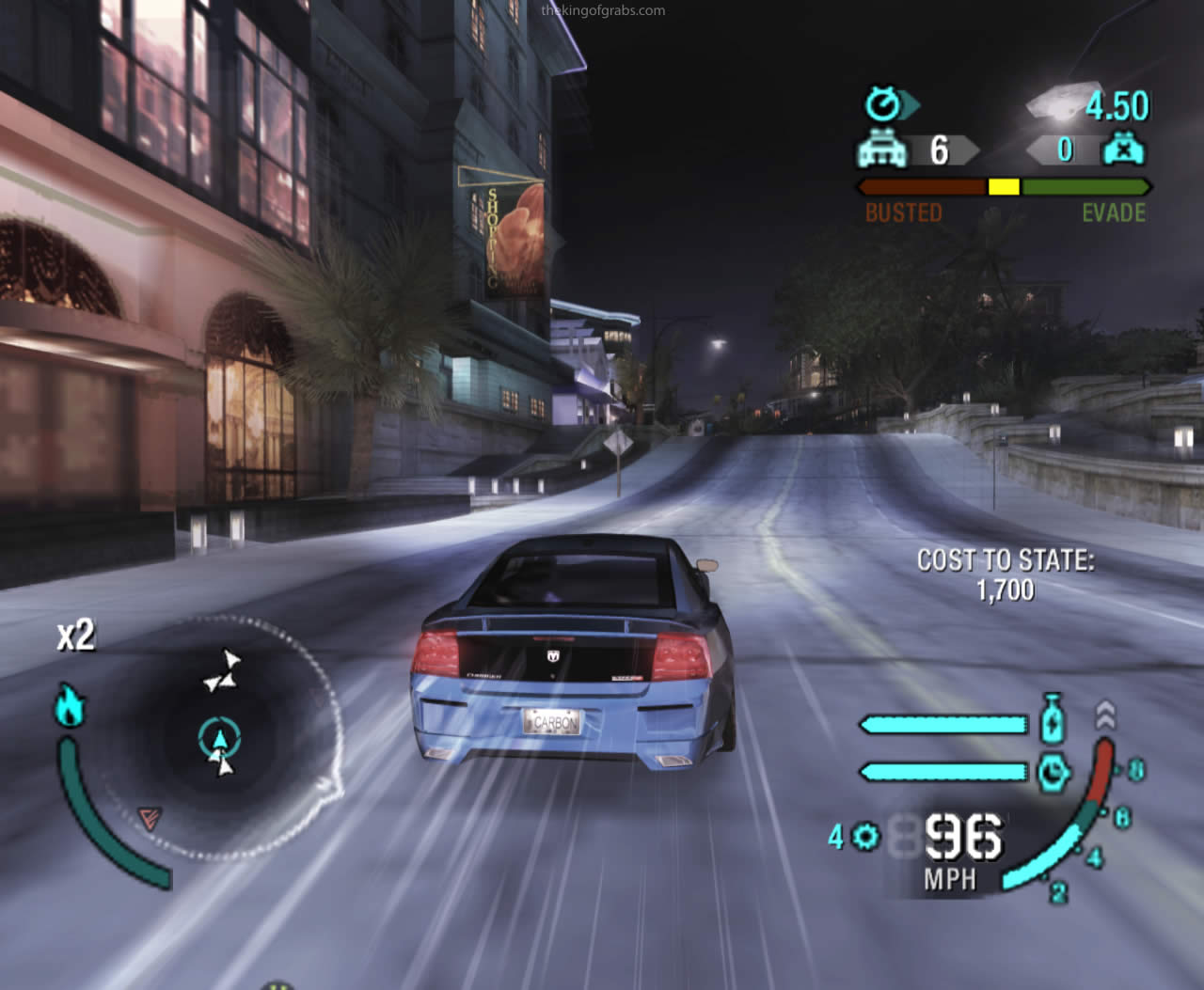1204x990 pixels.
Task: Click the shift-up double arrow indicator
Action: (1106, 716)
